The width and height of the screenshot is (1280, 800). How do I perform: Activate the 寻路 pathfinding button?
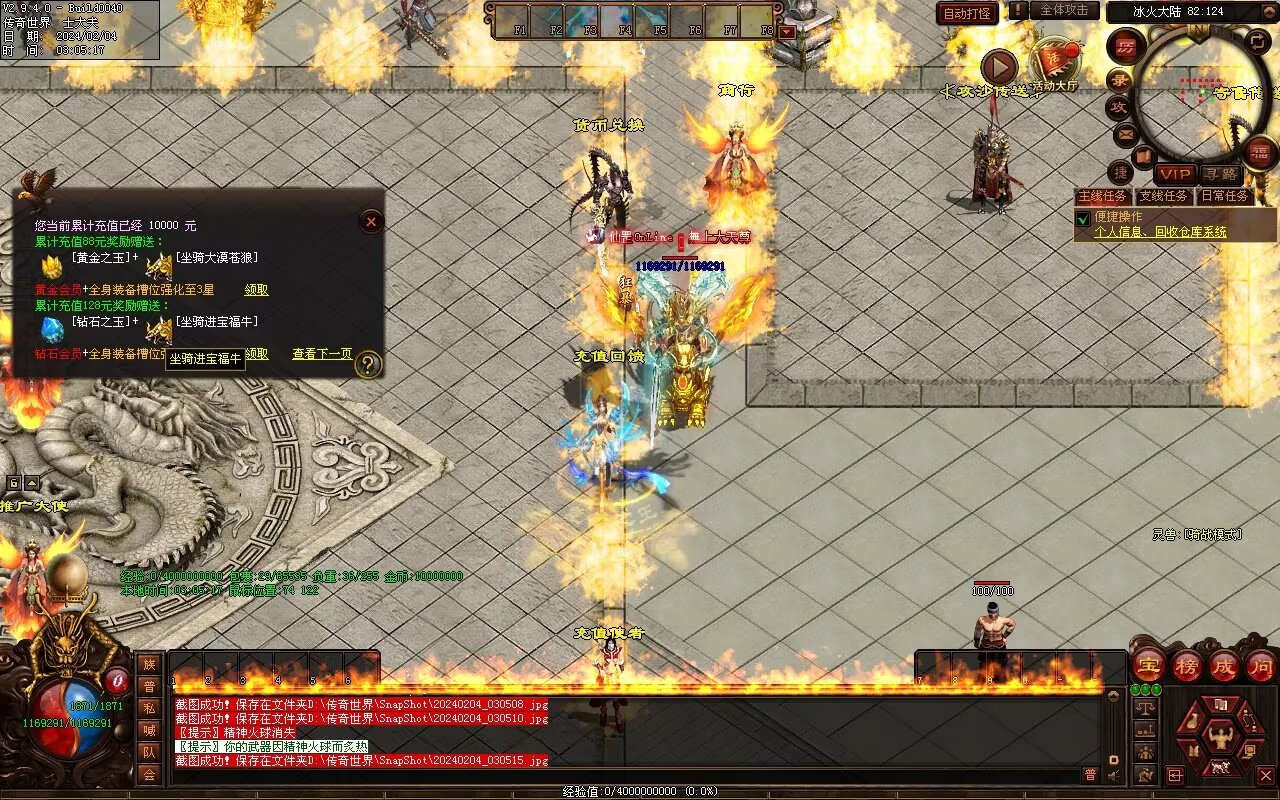[1219, 175]
